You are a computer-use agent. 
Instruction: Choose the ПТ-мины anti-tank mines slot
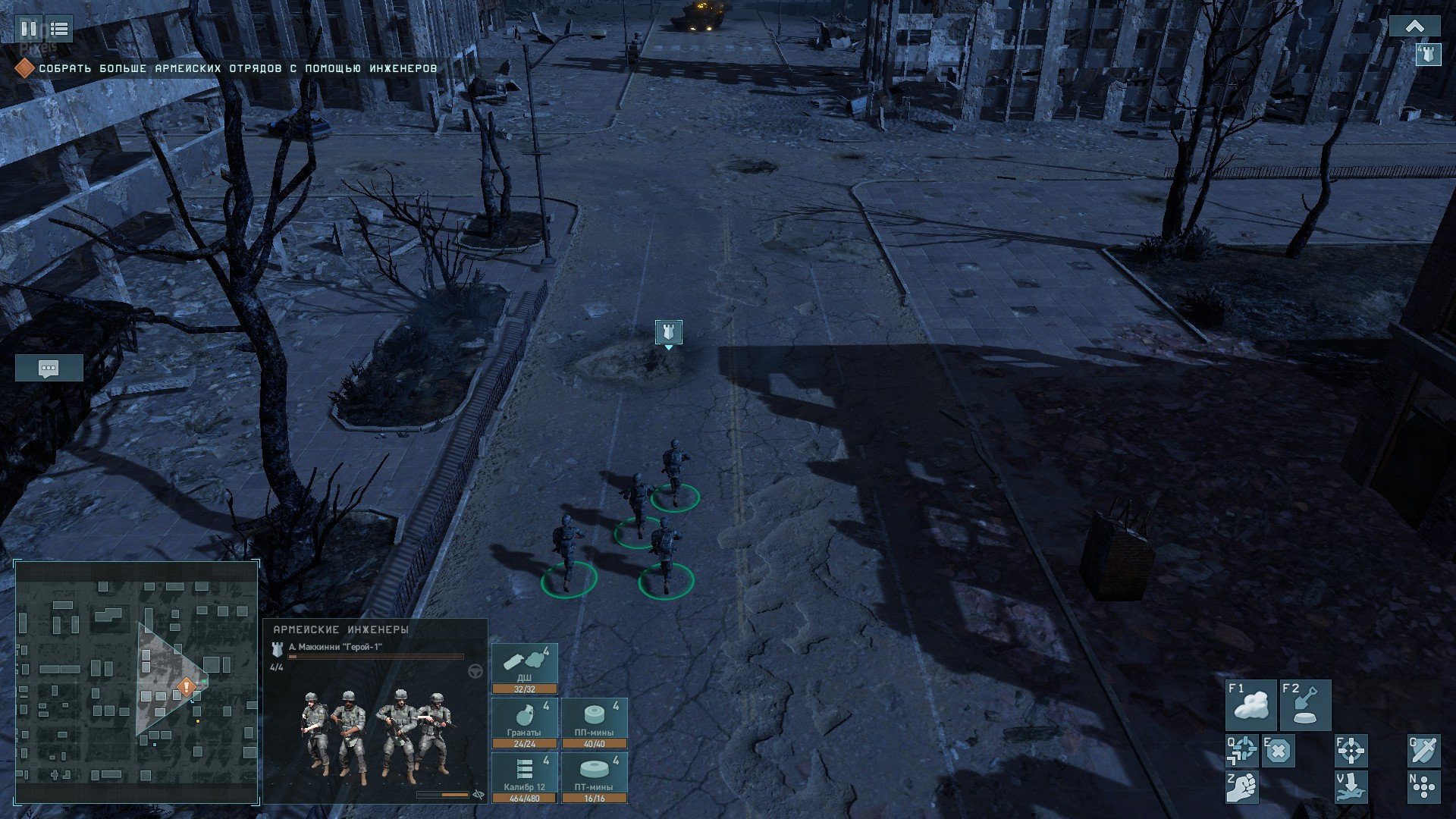(x=595, y=778)
